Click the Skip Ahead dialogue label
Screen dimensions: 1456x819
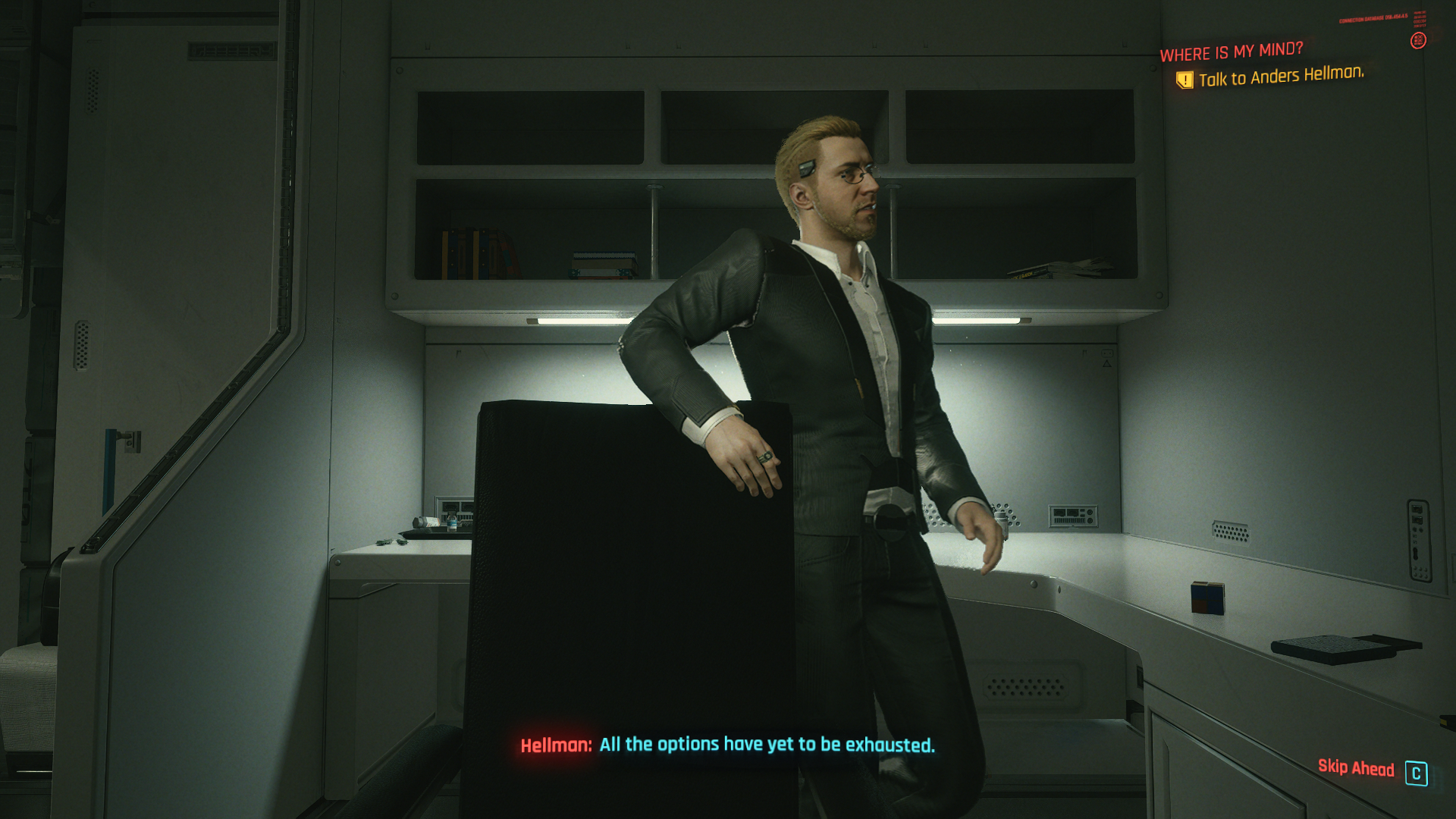pos(1355,768)
